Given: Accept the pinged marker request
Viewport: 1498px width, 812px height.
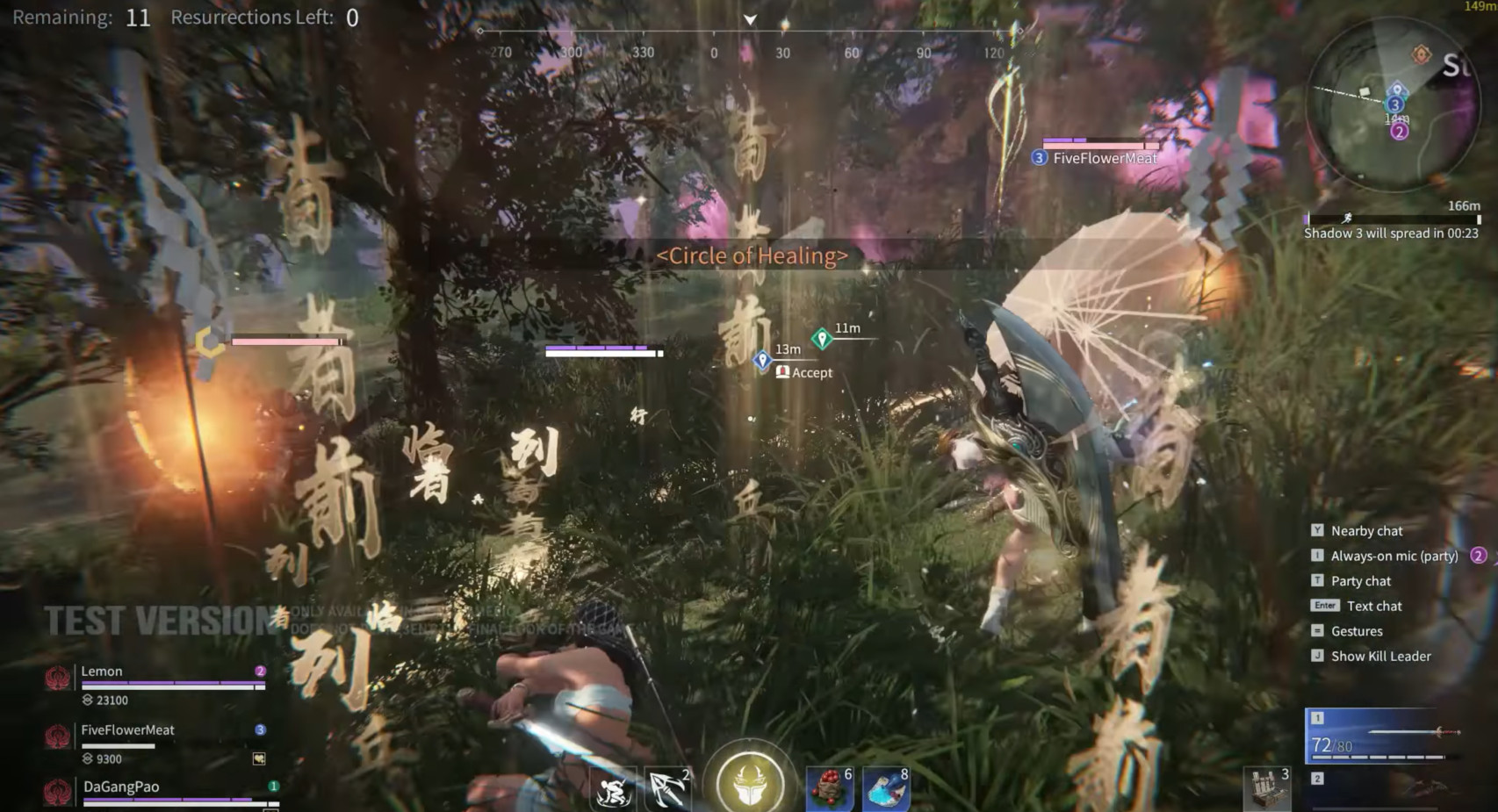Looking at the screenshot, I should pyautogui.click(x=804, y=373).
